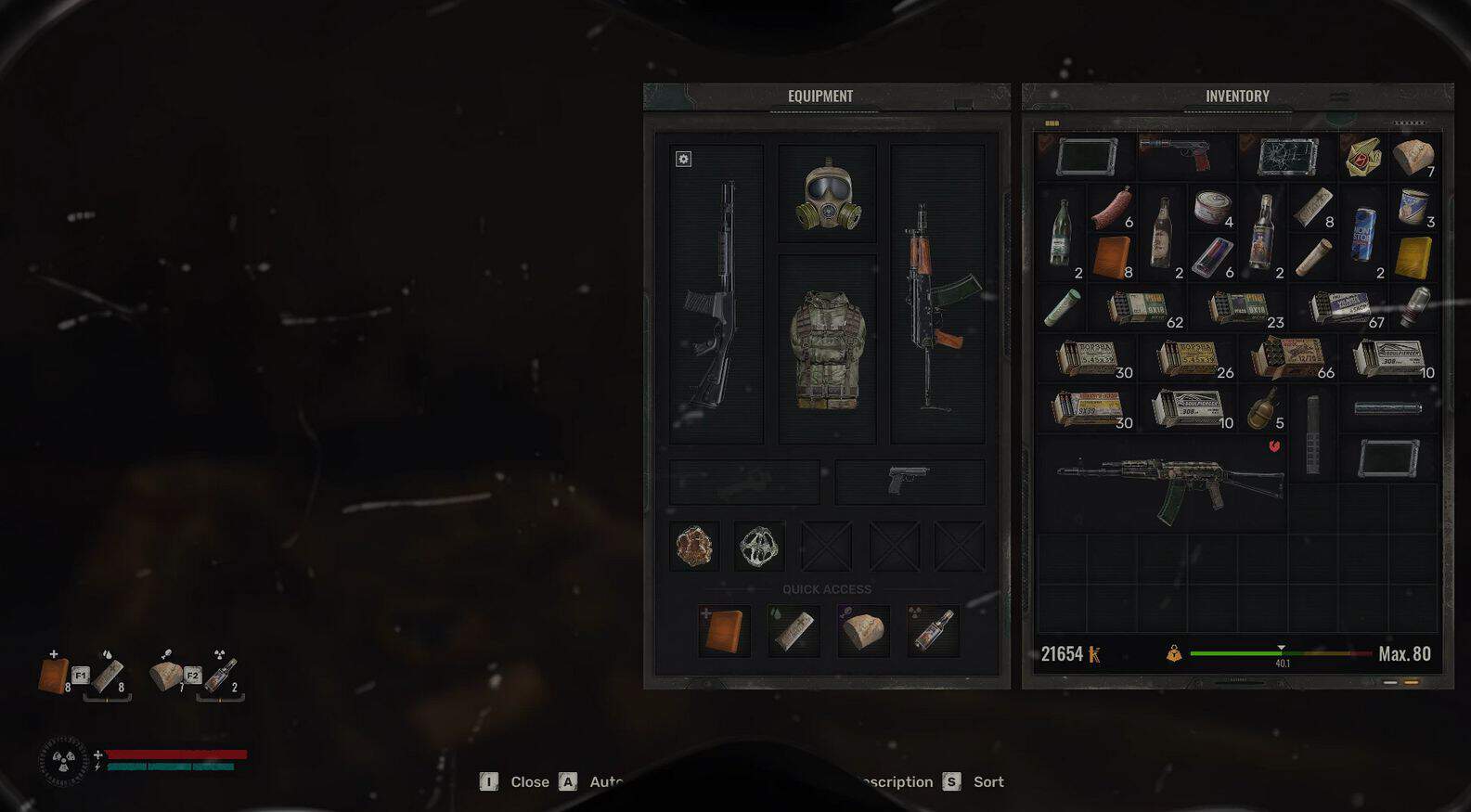Choose the canned food stack of four

pyautogui.click(x=1212, y=208)
